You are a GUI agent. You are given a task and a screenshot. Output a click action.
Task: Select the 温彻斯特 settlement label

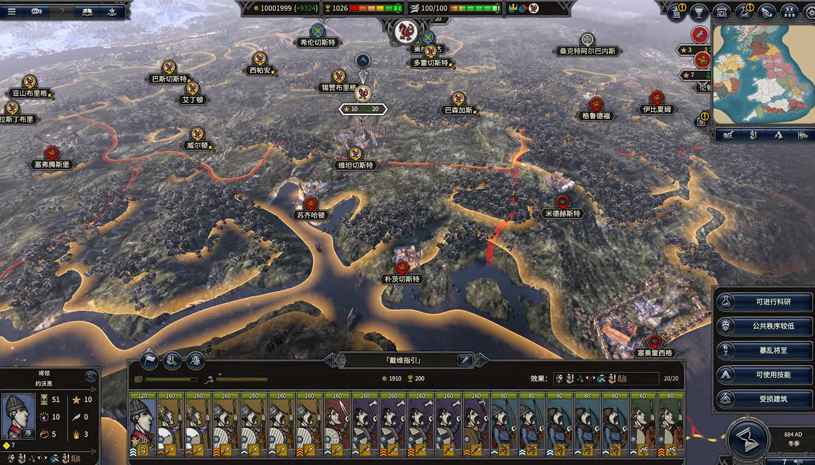(x=356, y=165)
